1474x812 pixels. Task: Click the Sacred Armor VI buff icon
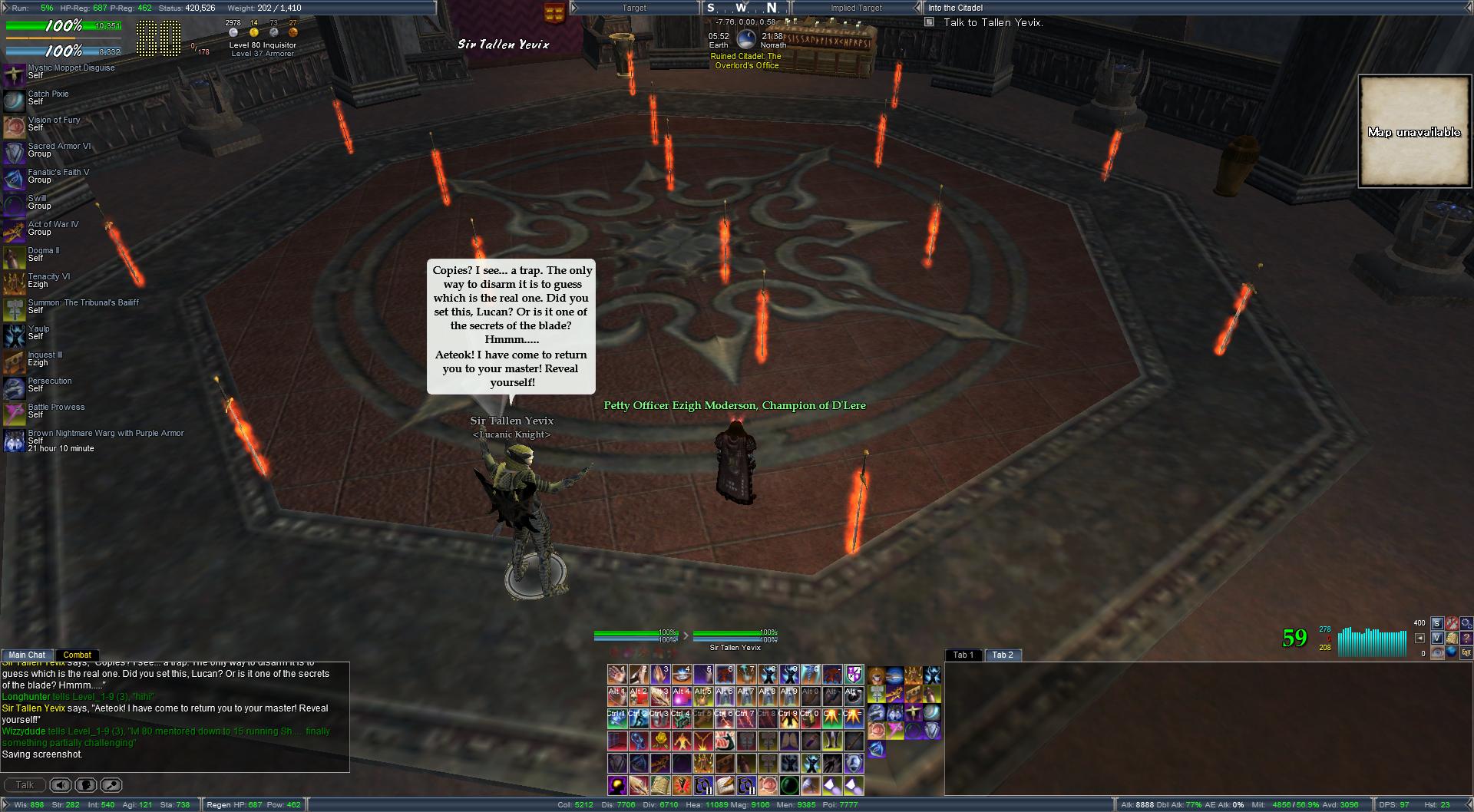click(x=14, y=151)
